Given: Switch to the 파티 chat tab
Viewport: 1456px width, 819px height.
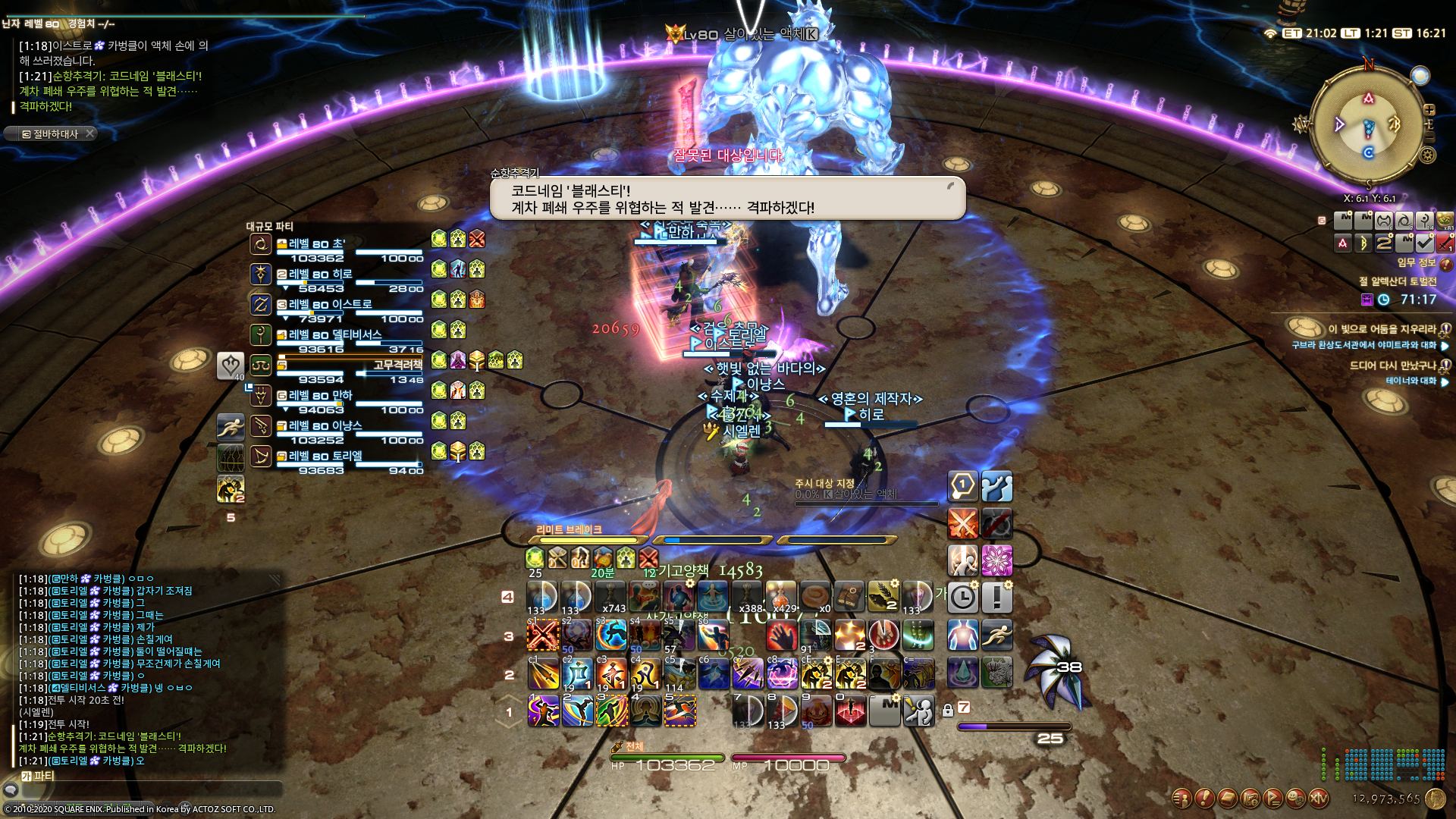Looking at the screenshot, I should pyautogui.click(x=39, y=776).
